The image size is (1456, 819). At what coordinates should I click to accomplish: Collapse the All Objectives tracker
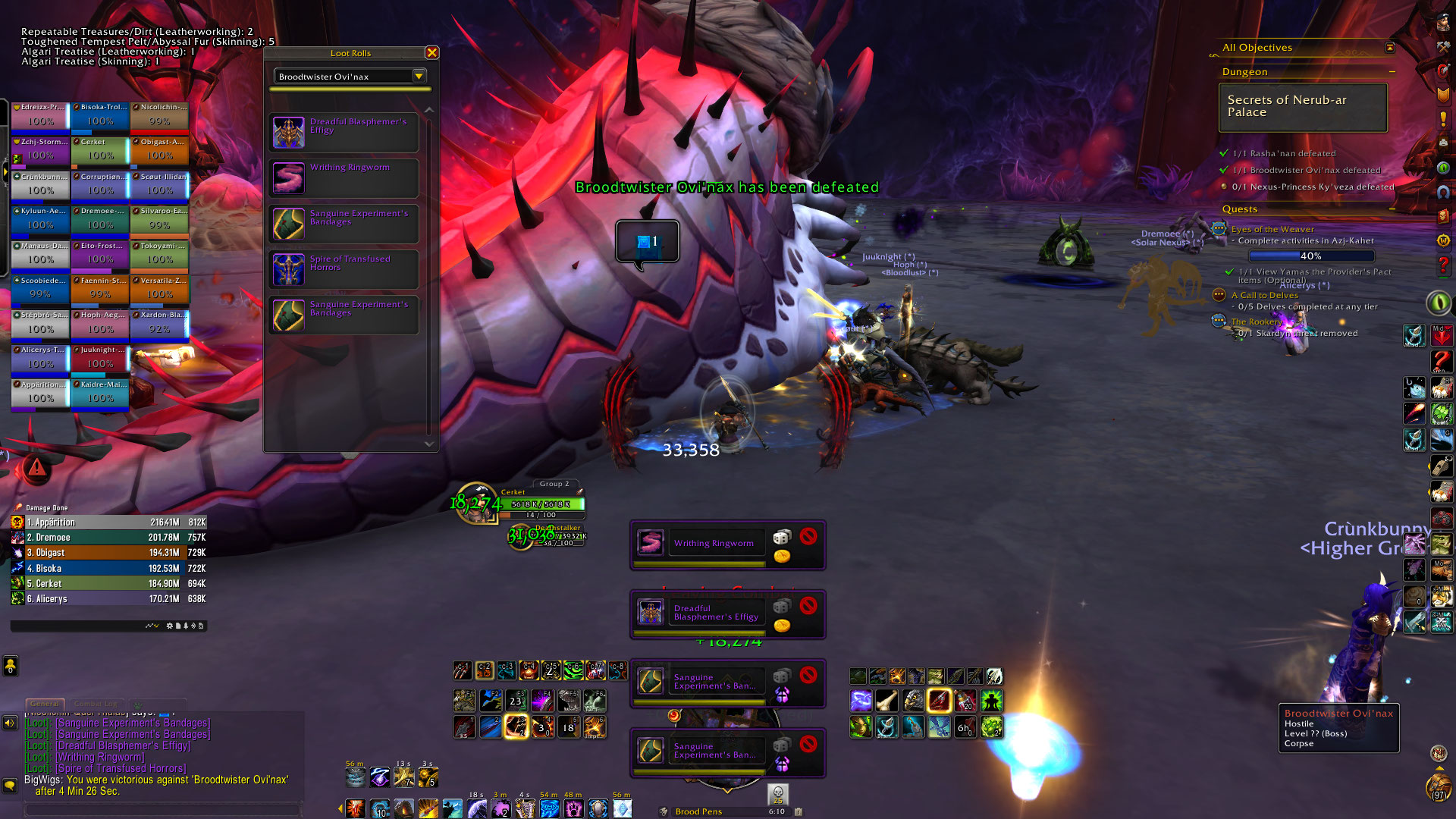point(1389,48)
